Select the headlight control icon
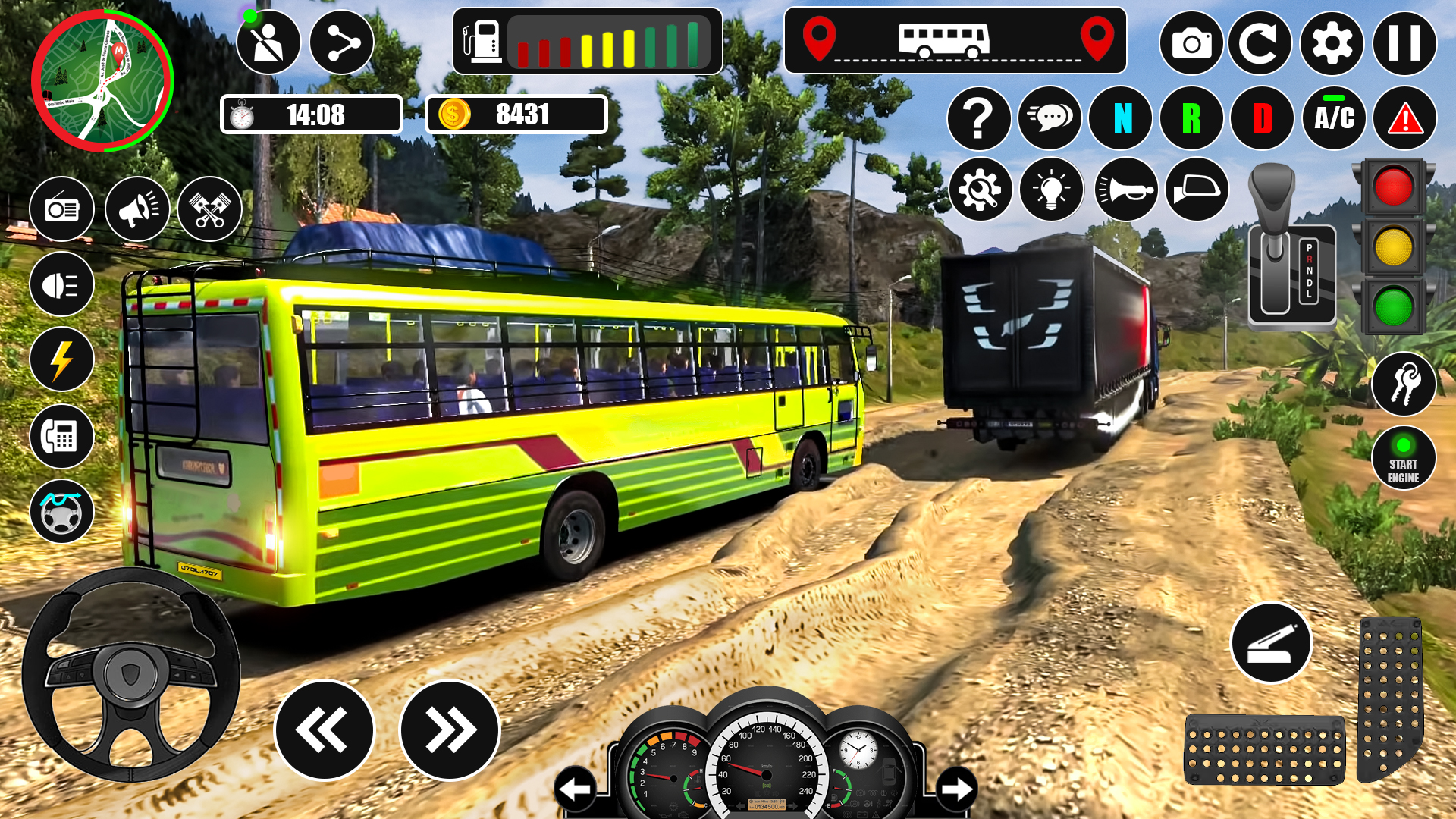 coord(62,284)
